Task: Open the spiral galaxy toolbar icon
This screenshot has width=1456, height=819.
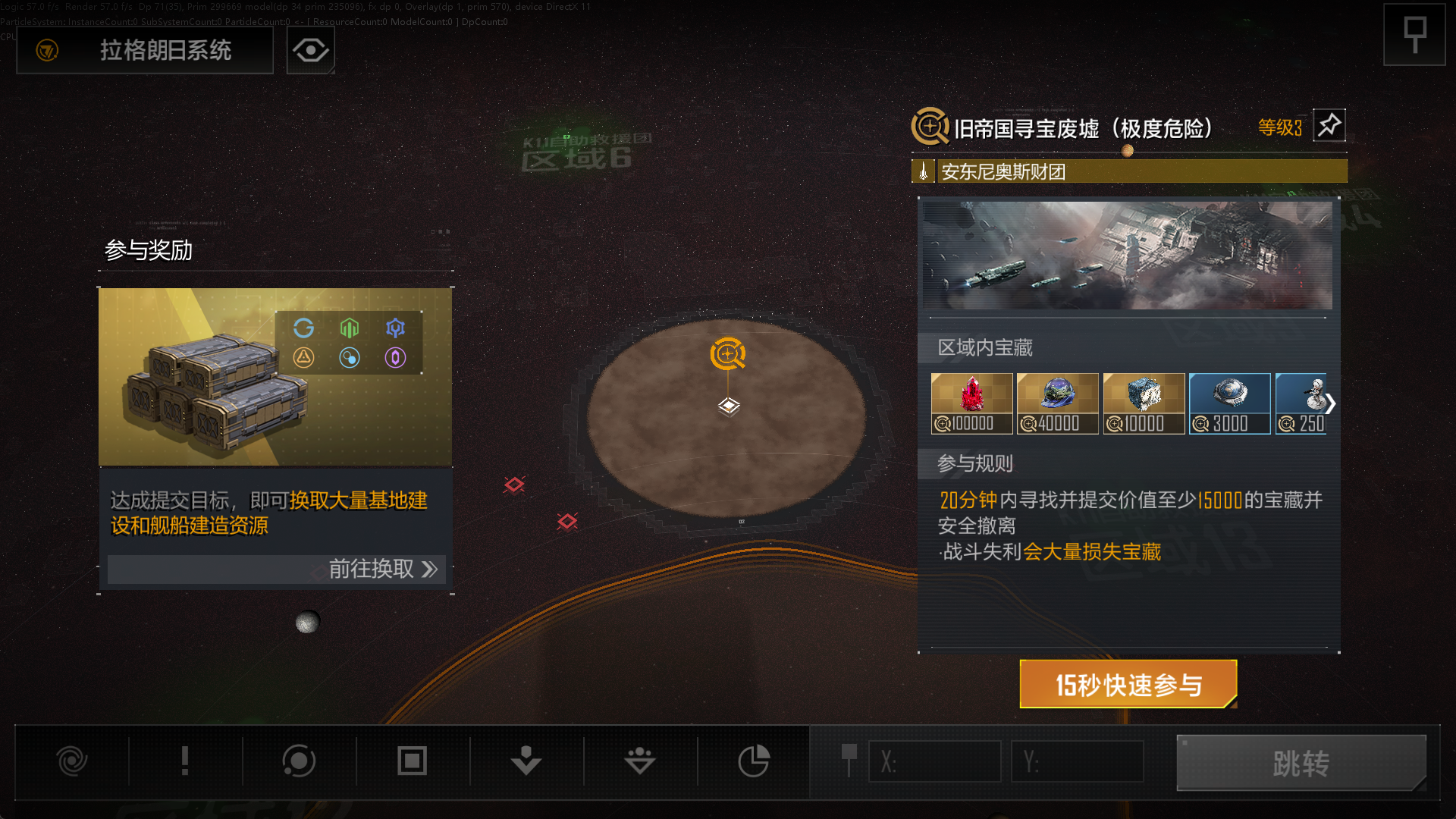Action: point(72,761)
